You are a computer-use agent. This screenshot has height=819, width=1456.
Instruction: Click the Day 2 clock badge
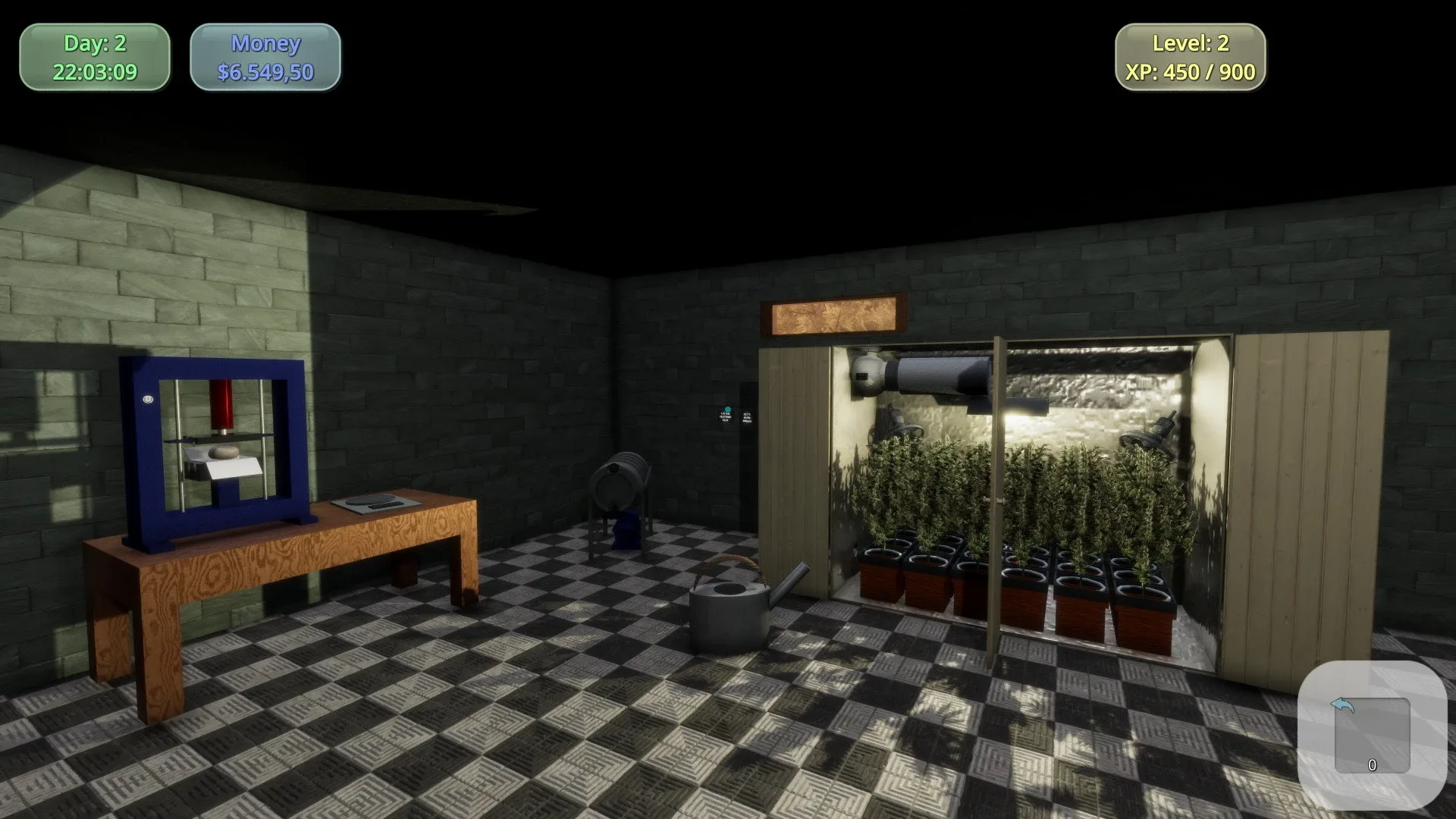[x=94, y=57]
